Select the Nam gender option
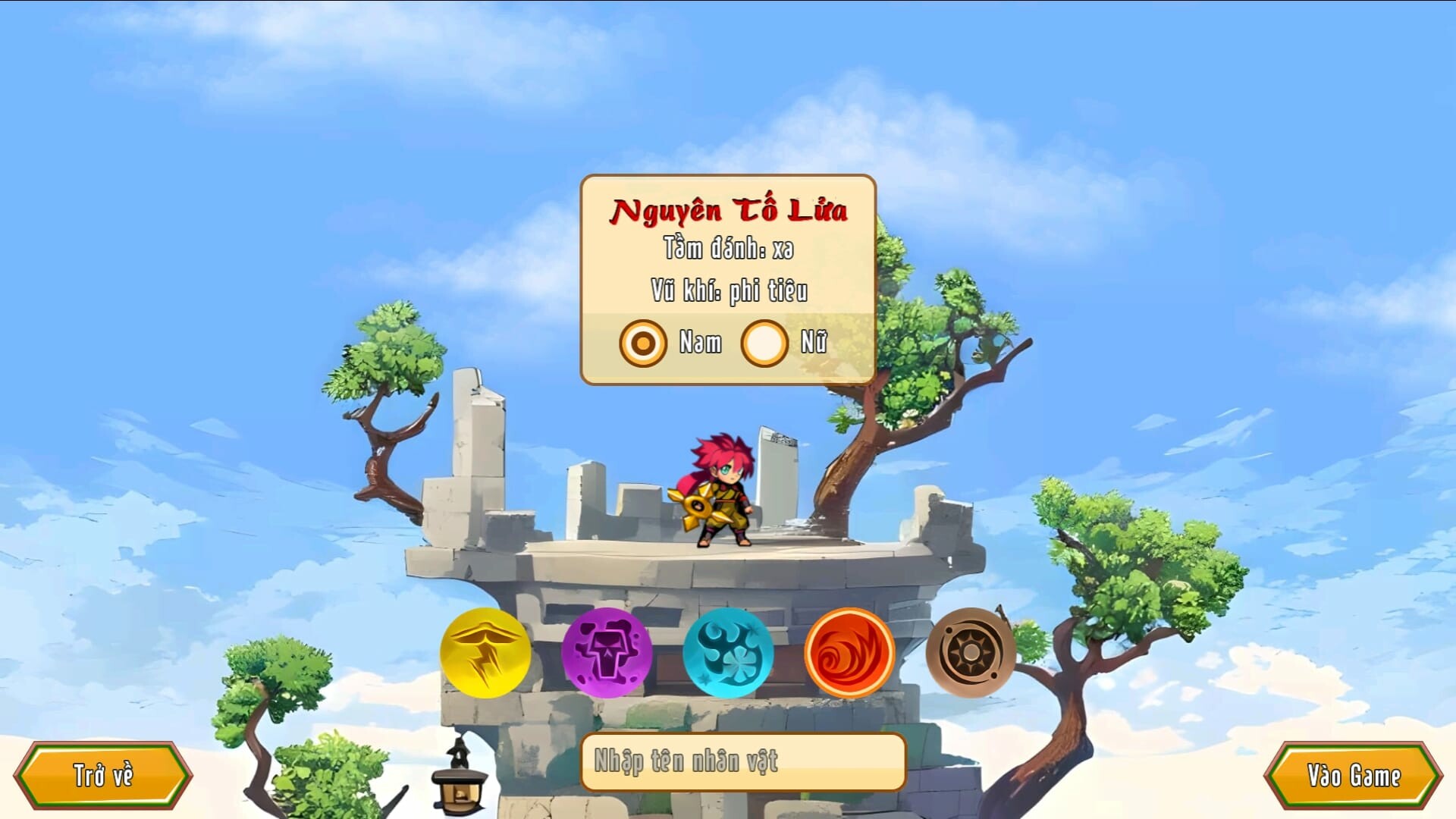 (x=641, y=344)
